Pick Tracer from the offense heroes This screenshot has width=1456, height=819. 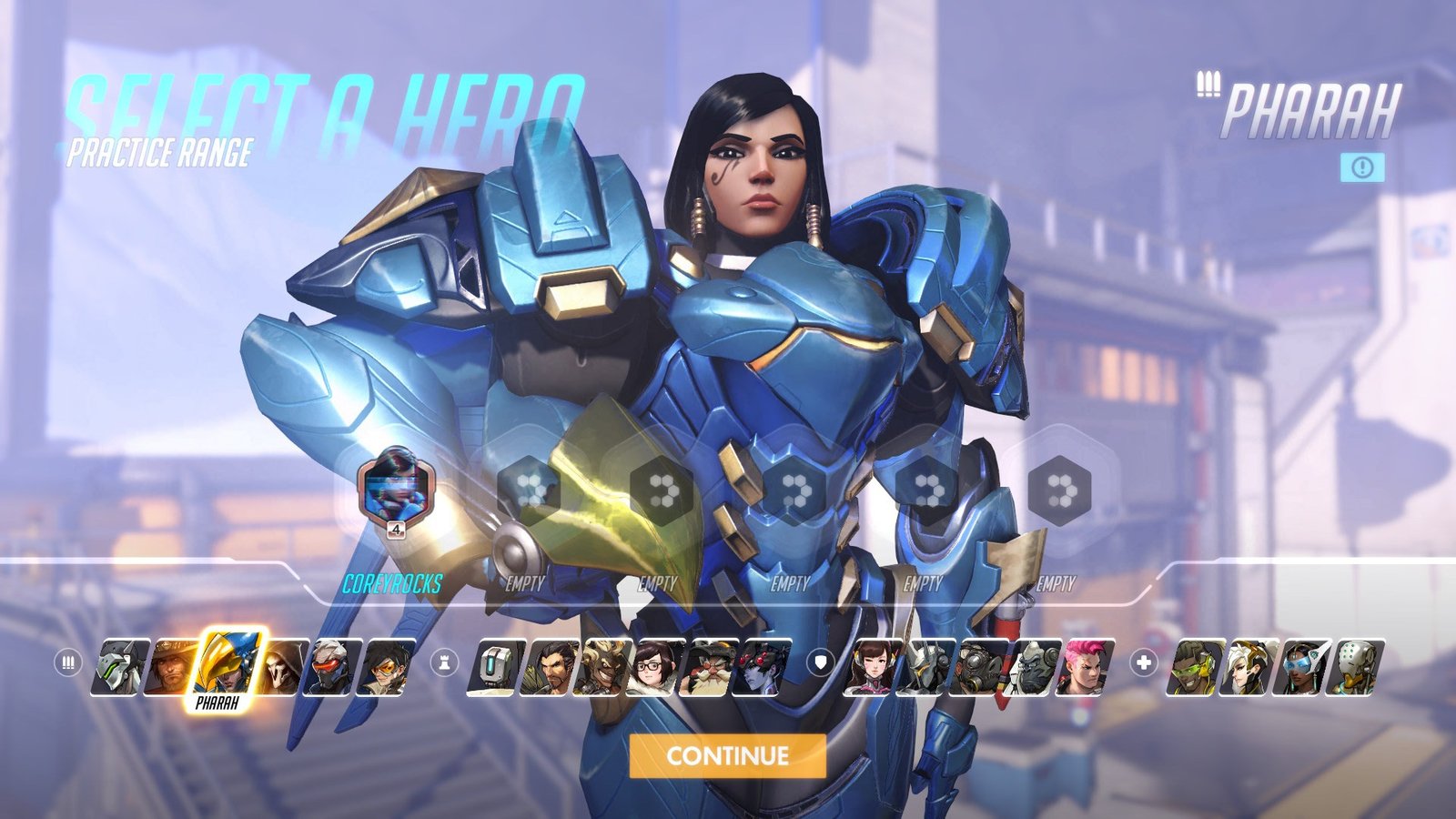tap(386, 667)
